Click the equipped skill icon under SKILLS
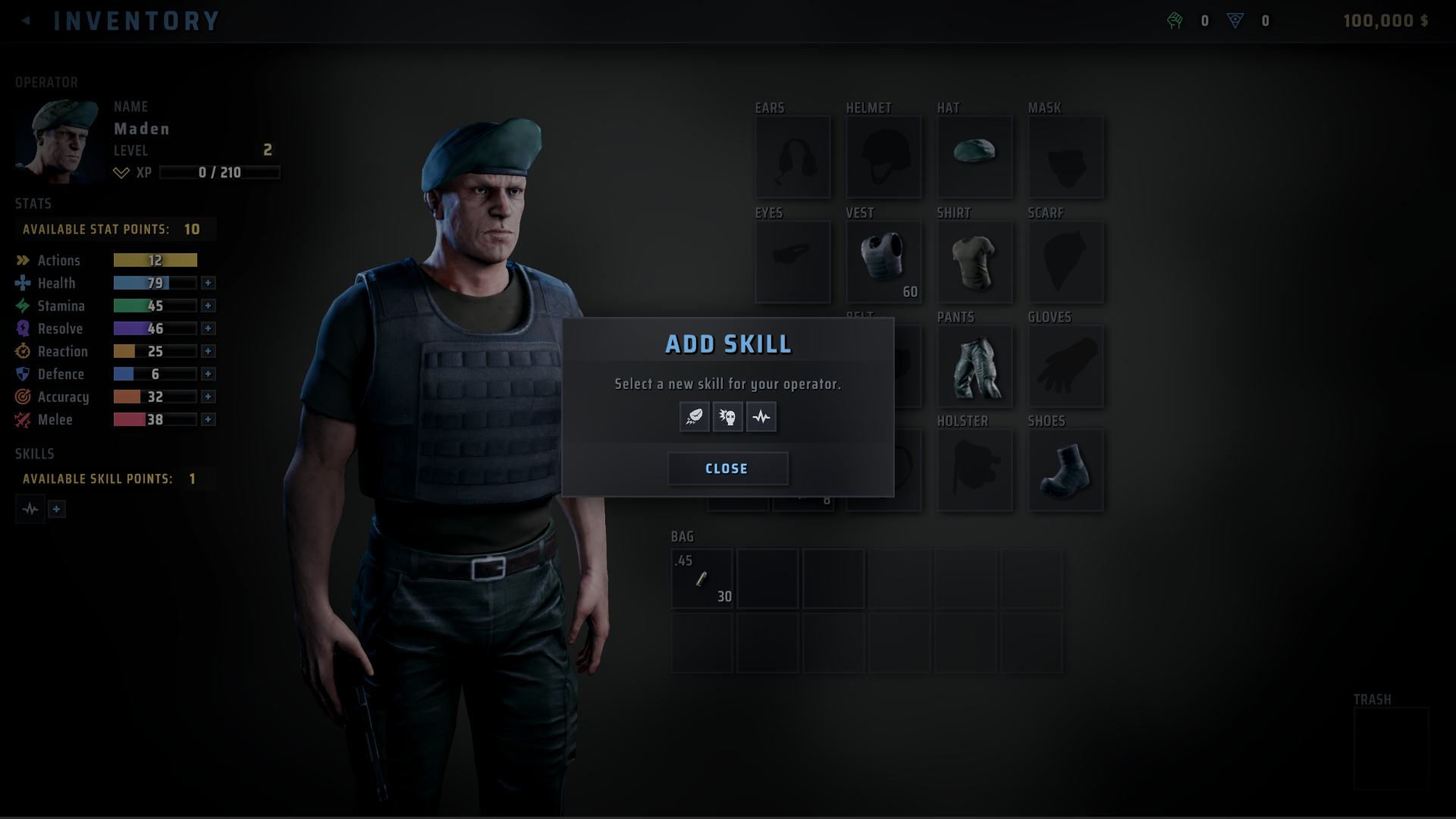This screenshot has width=1456, height=819. (x=30, y=509)
